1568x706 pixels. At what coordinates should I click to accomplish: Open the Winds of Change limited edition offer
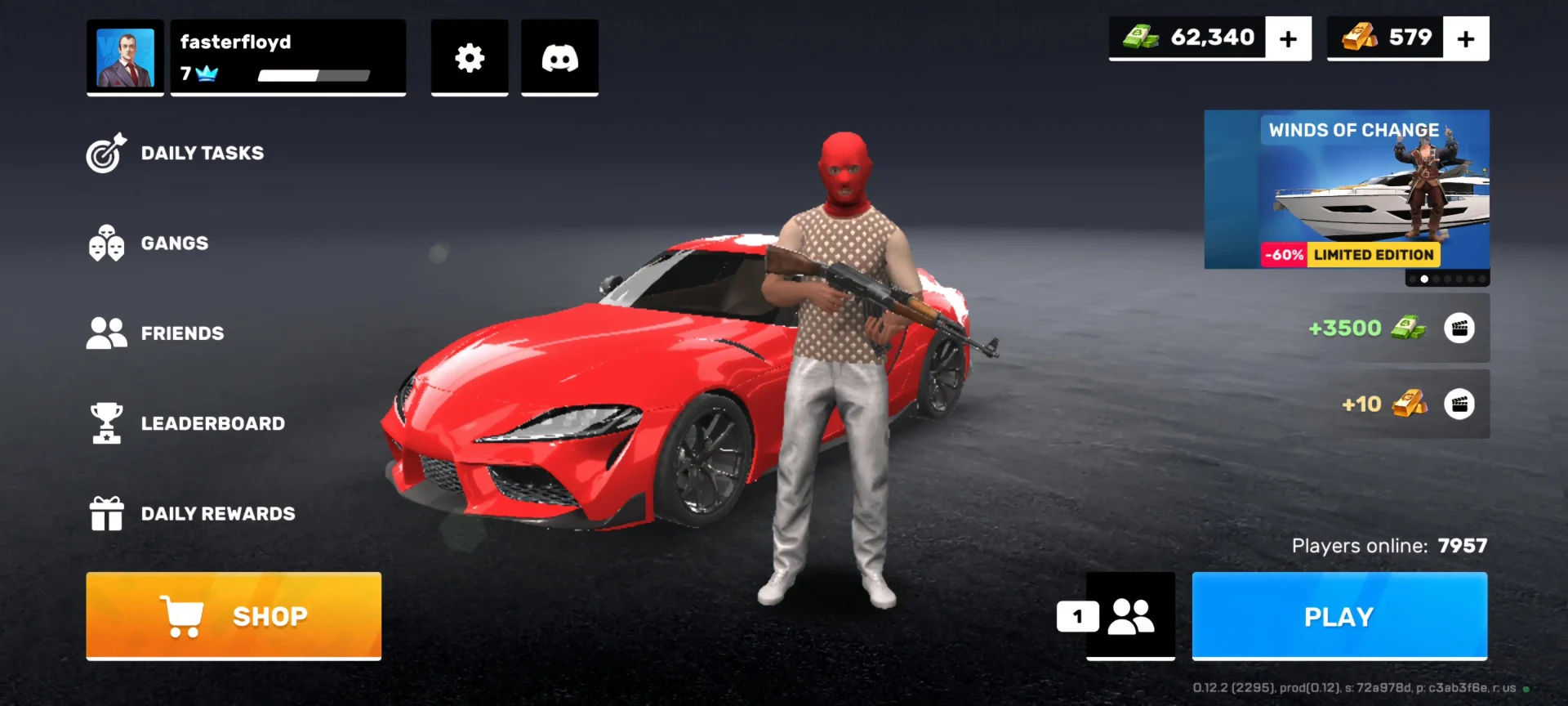pyautogui.click(x=1347, y=190)
